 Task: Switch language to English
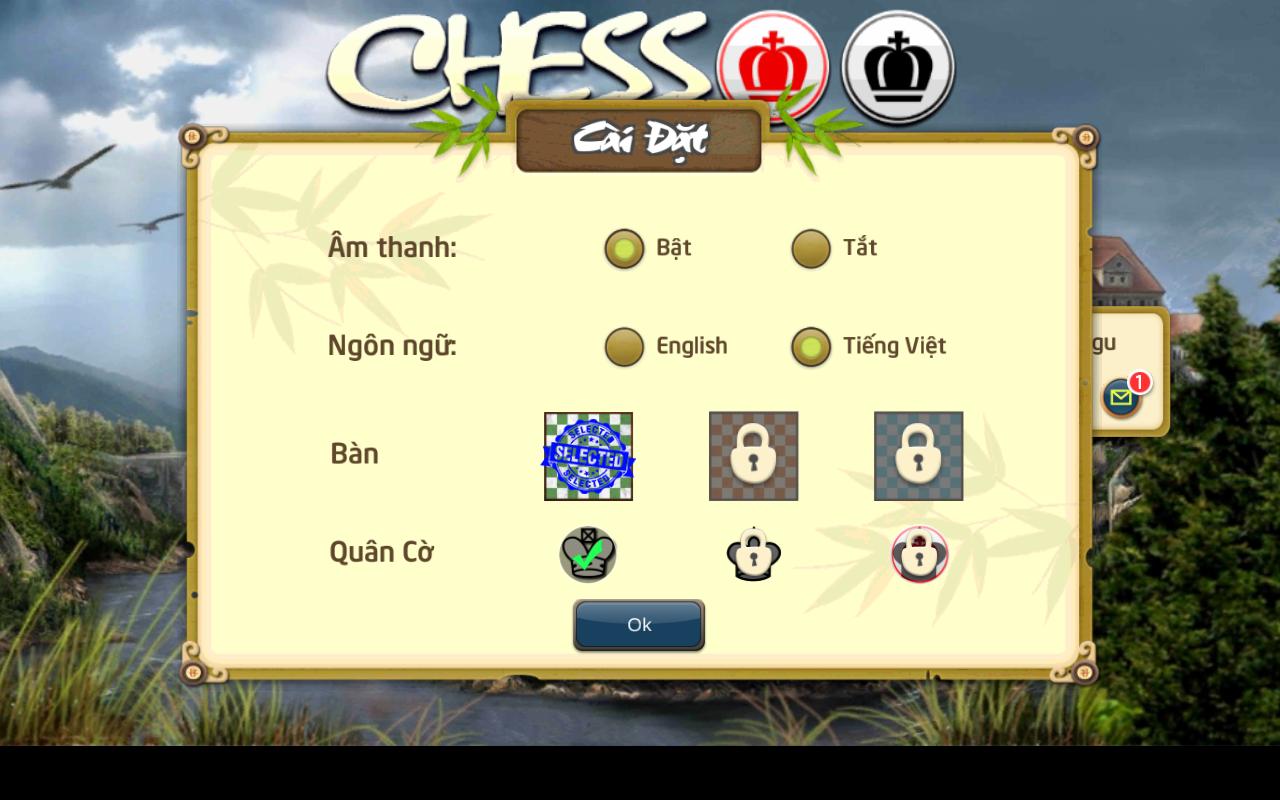624,346
